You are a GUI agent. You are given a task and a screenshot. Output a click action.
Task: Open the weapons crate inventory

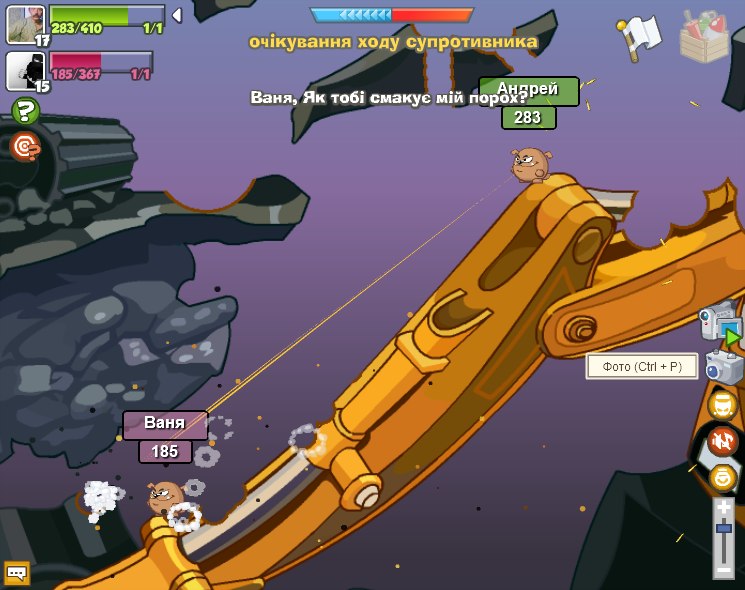tap(704, 36)
